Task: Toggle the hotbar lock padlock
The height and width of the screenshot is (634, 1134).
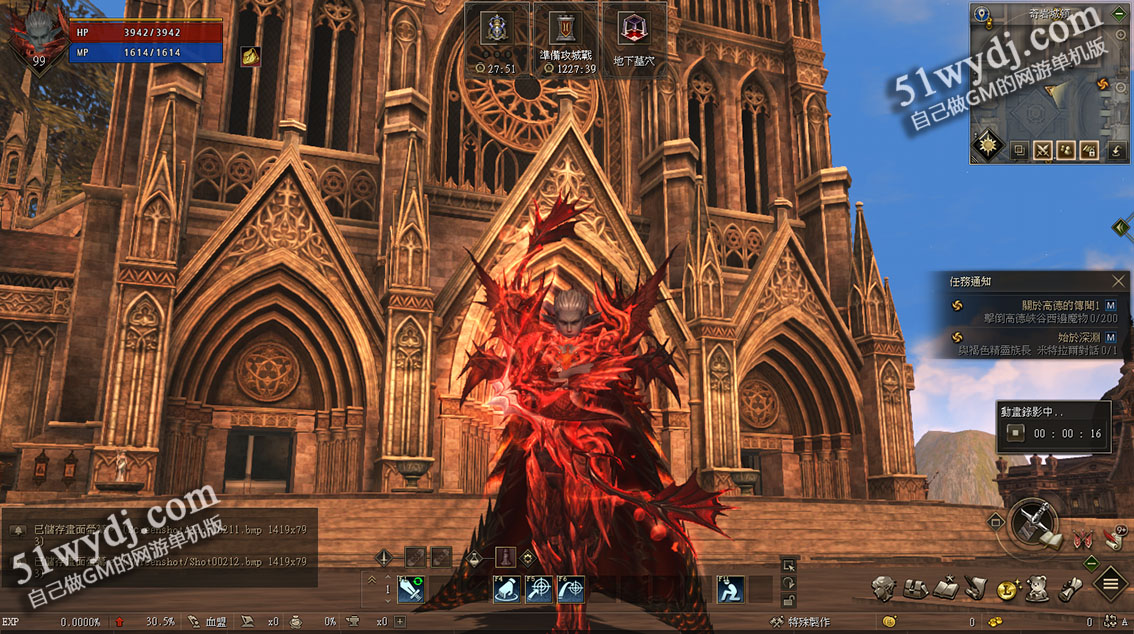Action: tap(790, 600)
